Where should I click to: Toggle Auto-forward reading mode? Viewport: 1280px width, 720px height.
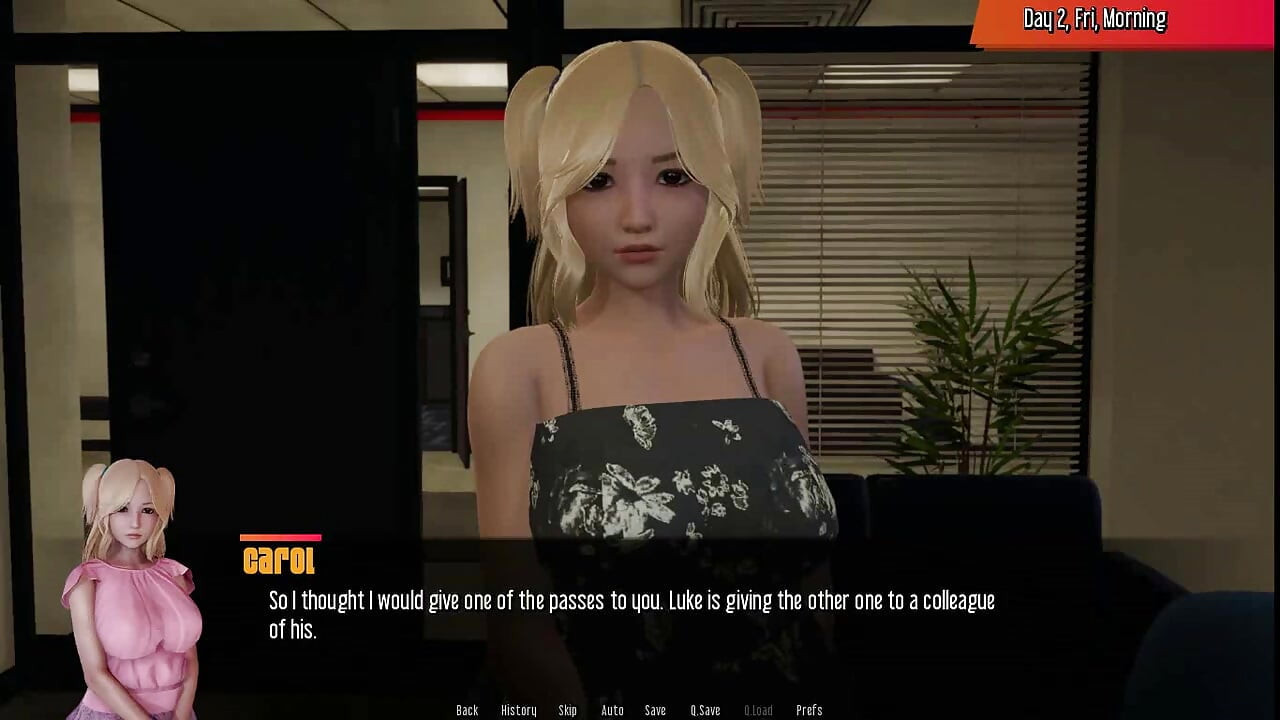click(611, 709)
